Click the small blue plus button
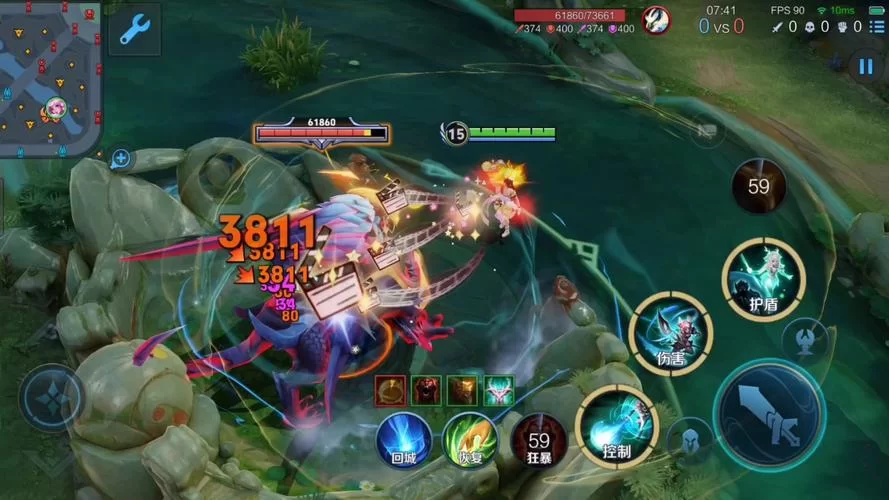The image size is (889, 500). pyautogui.click(x=121, y=158)
